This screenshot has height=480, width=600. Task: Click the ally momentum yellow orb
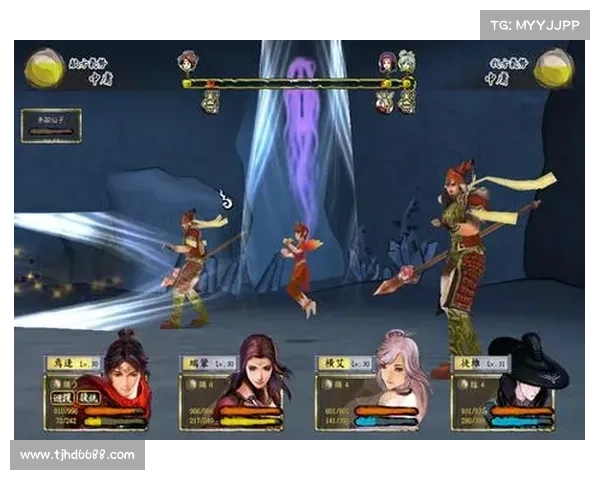[43, 67]
